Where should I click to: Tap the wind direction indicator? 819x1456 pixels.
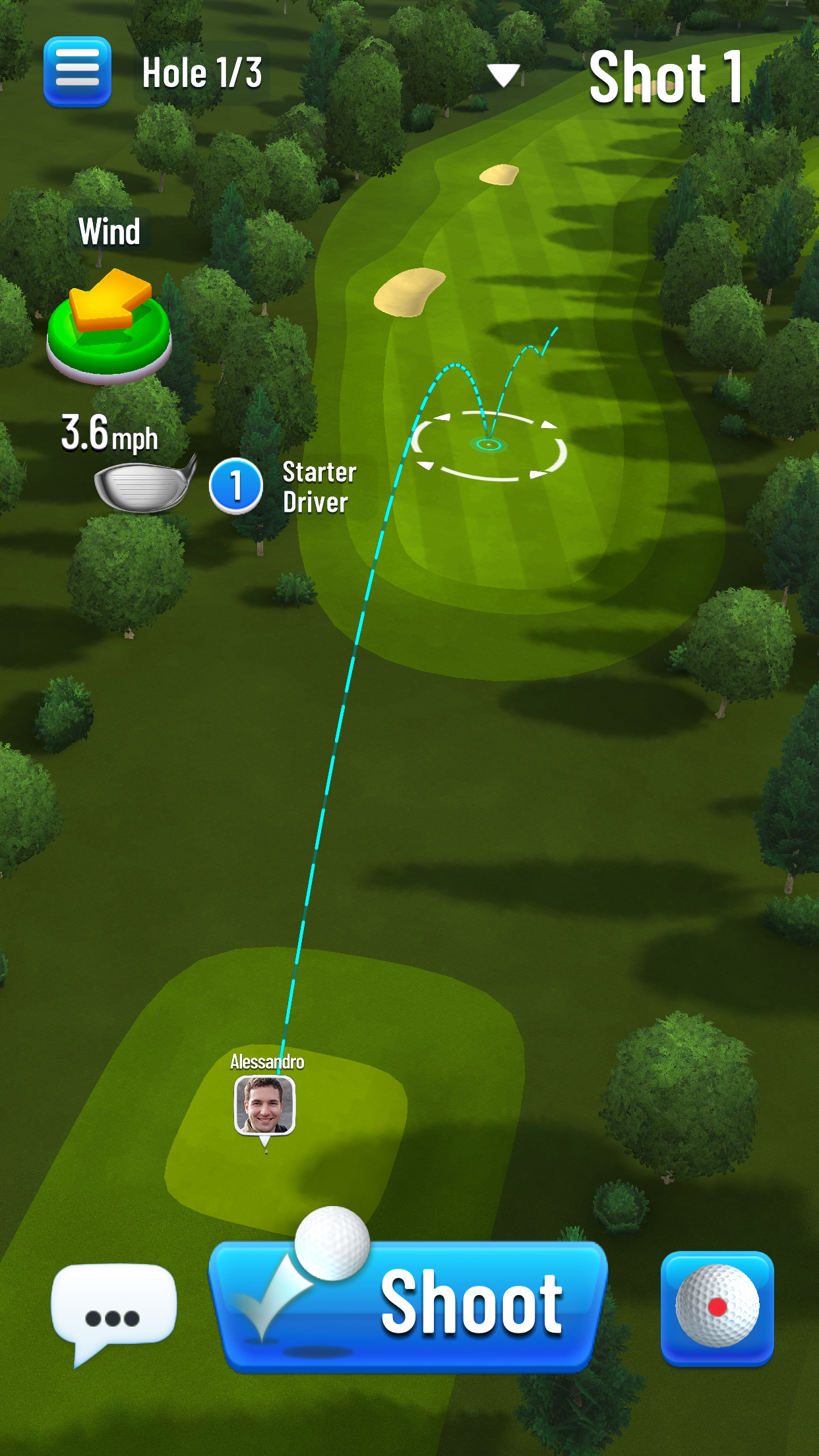[x=109, y=325]
